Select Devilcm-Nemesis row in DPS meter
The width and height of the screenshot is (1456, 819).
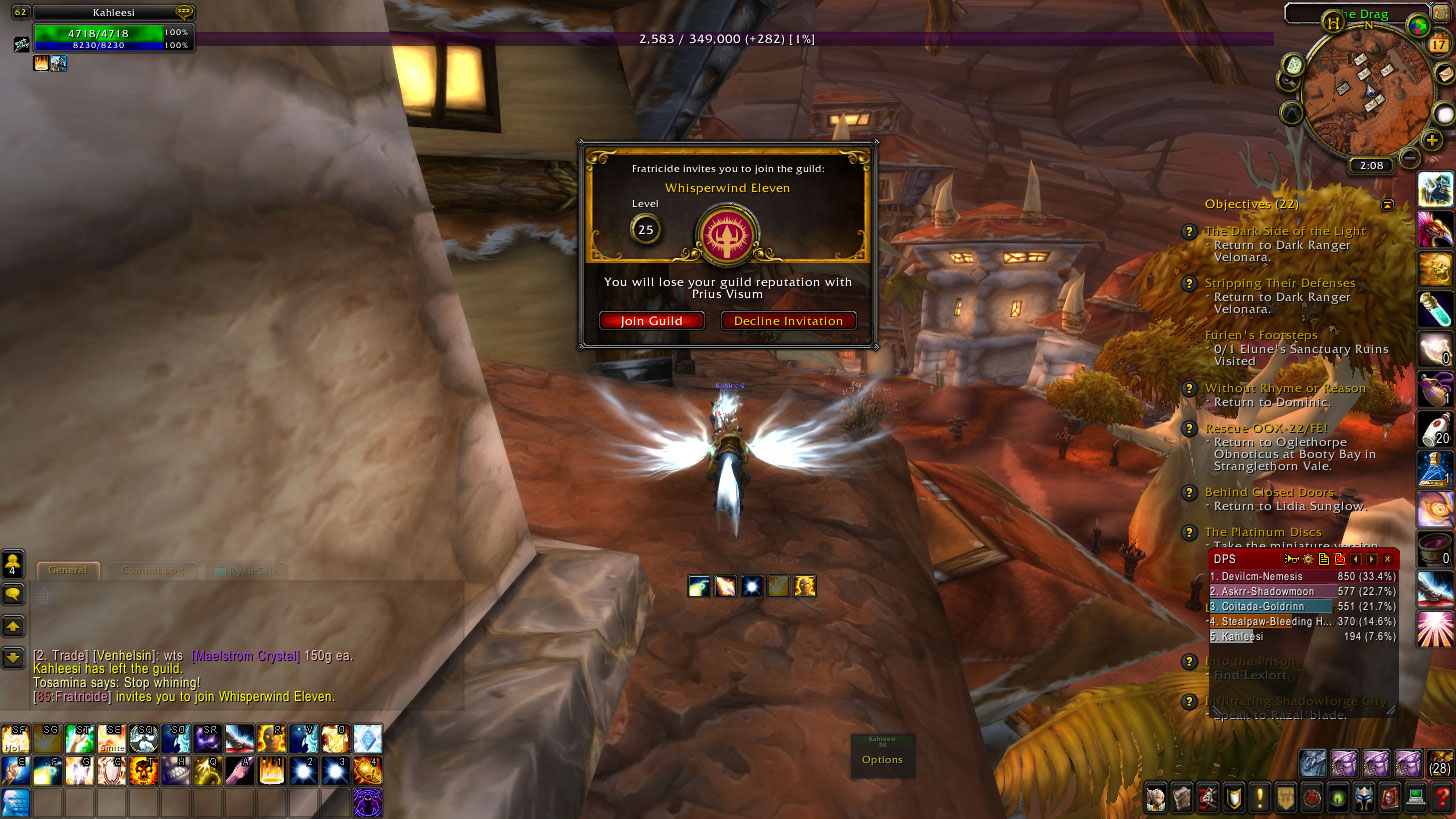[1302, 576]
